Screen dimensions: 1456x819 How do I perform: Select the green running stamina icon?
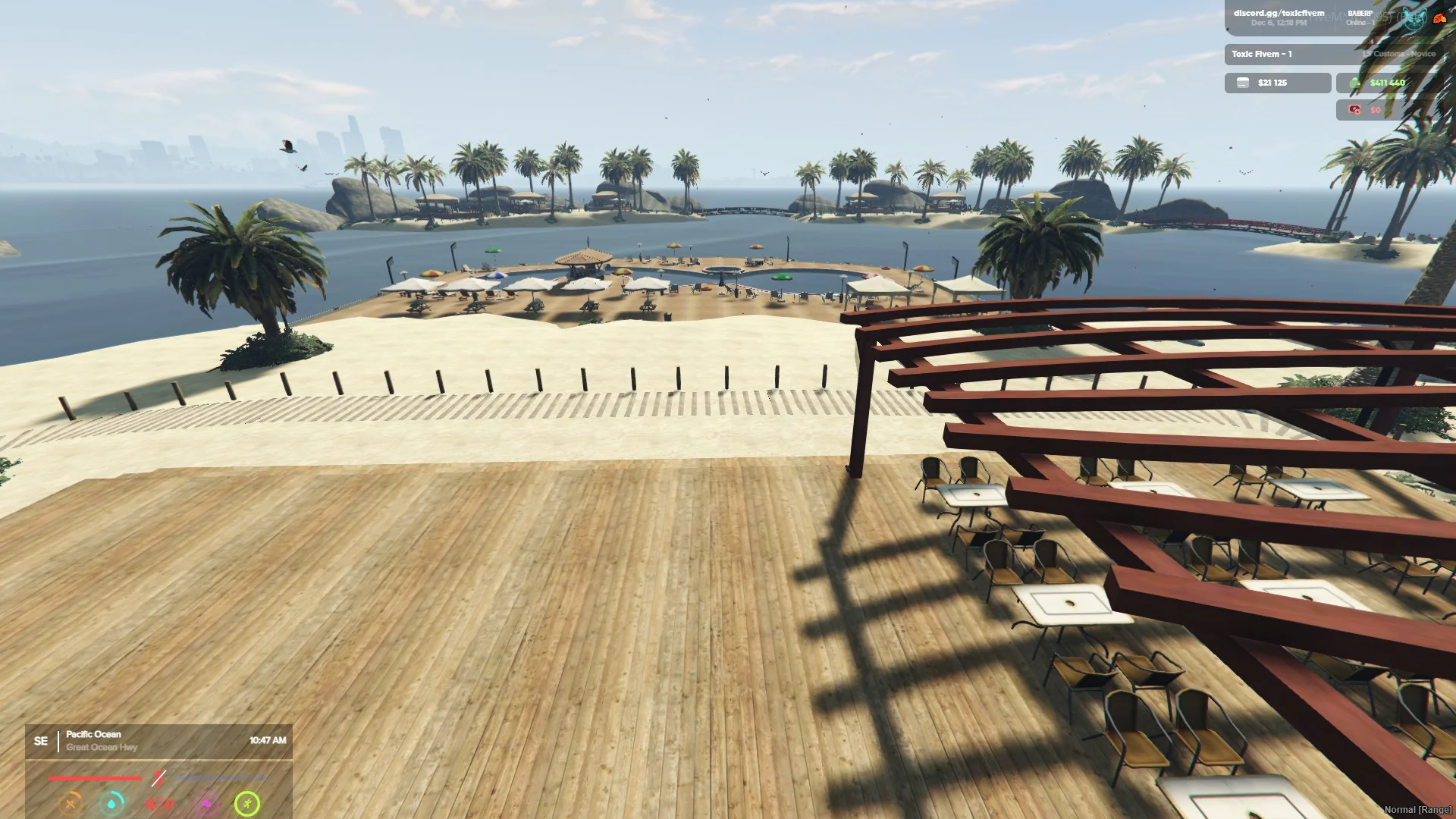(x=247, y=803)
